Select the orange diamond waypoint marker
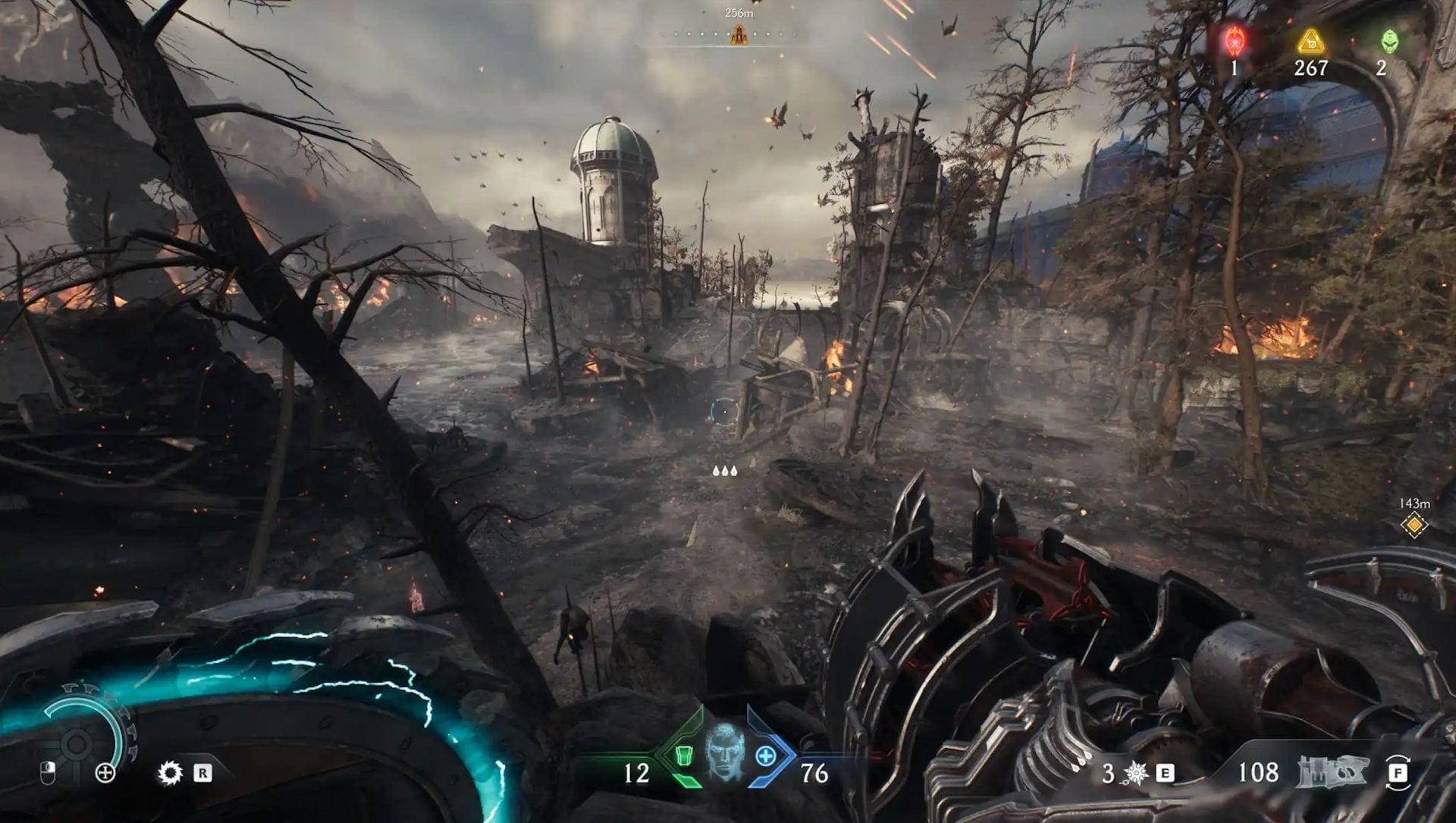This screenshot has height=823, width=1456. pos(1414,525)
